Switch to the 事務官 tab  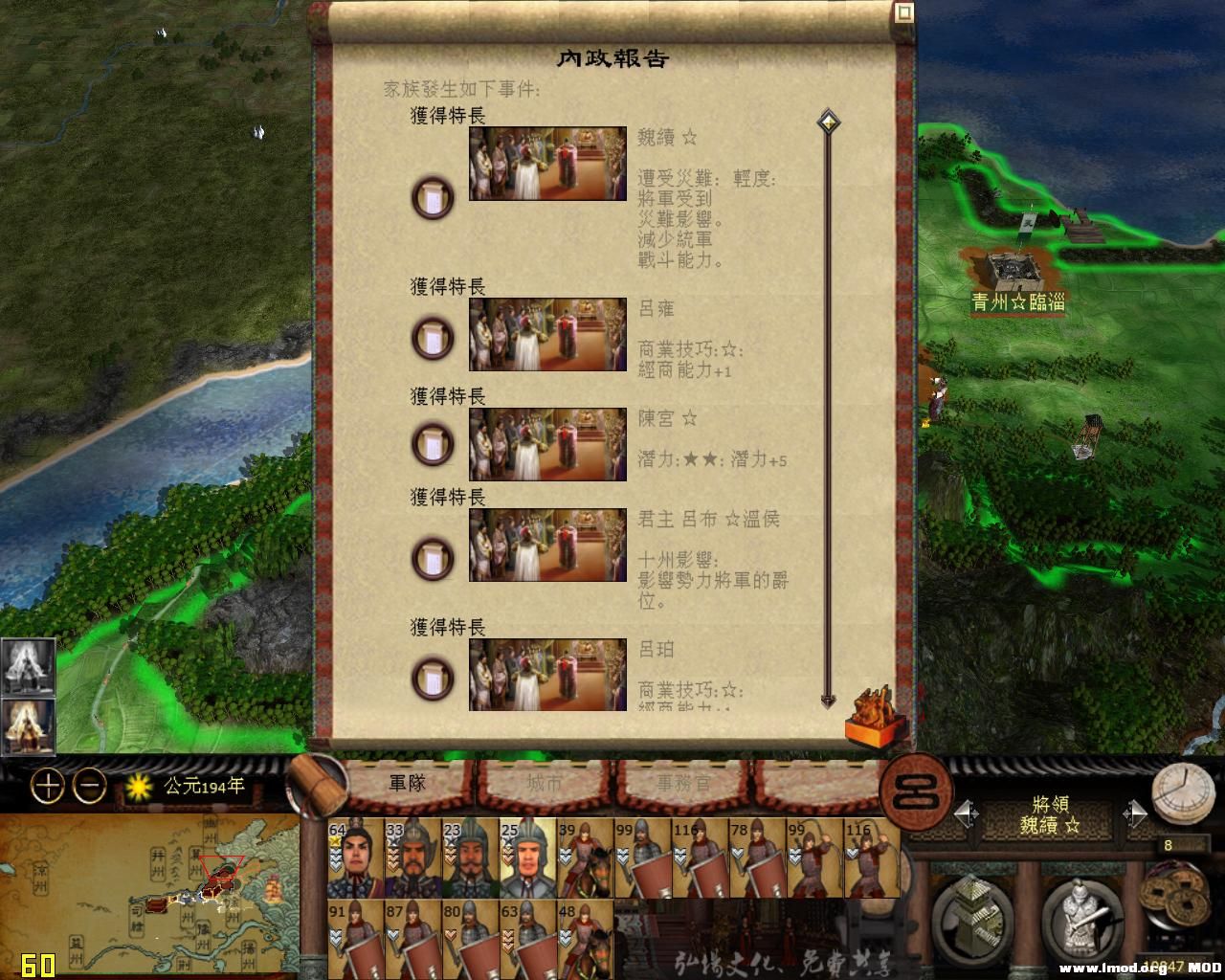(x=684, y=783)
